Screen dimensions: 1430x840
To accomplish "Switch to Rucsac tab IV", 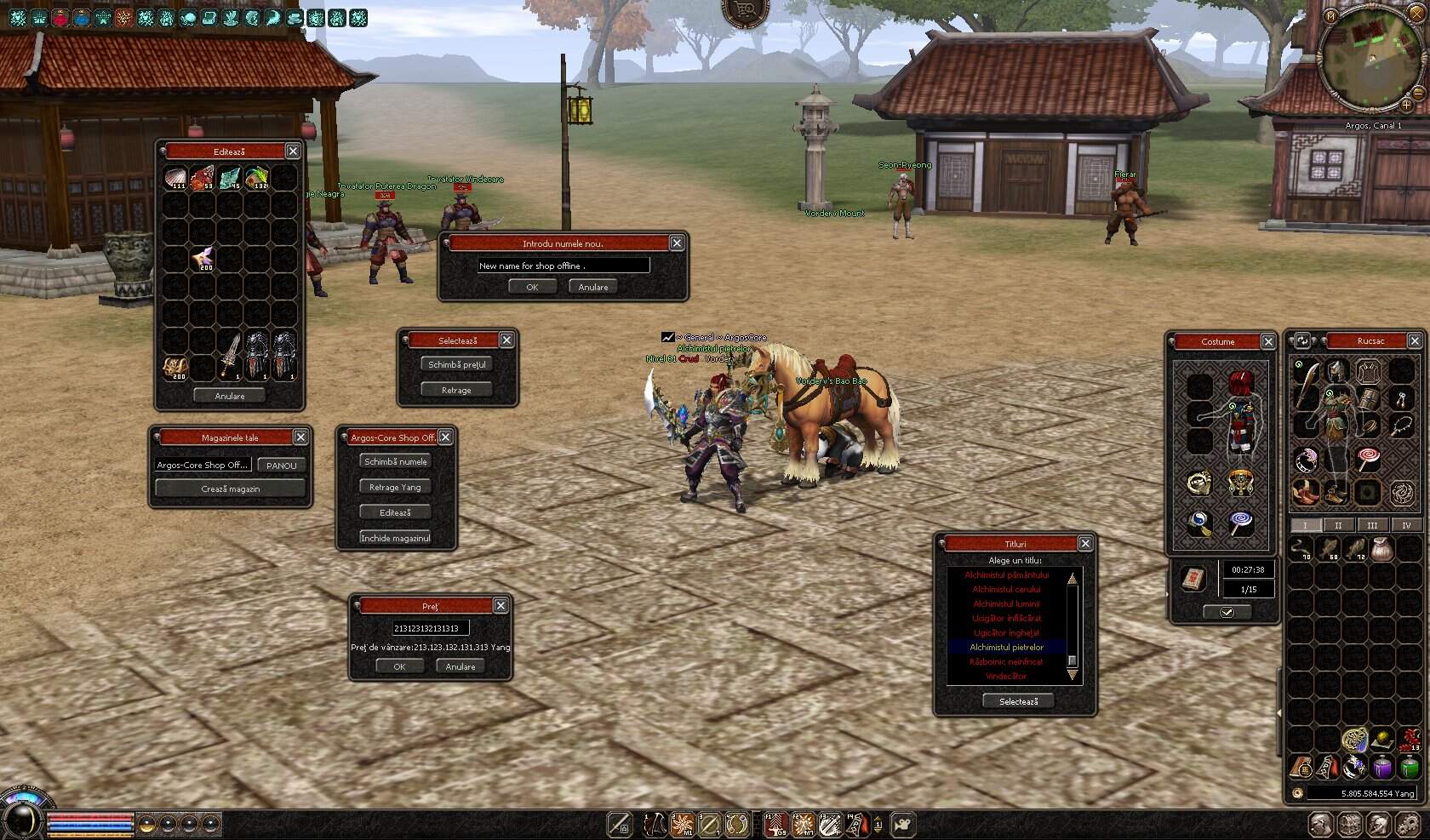I will (x=1406, y=525).
